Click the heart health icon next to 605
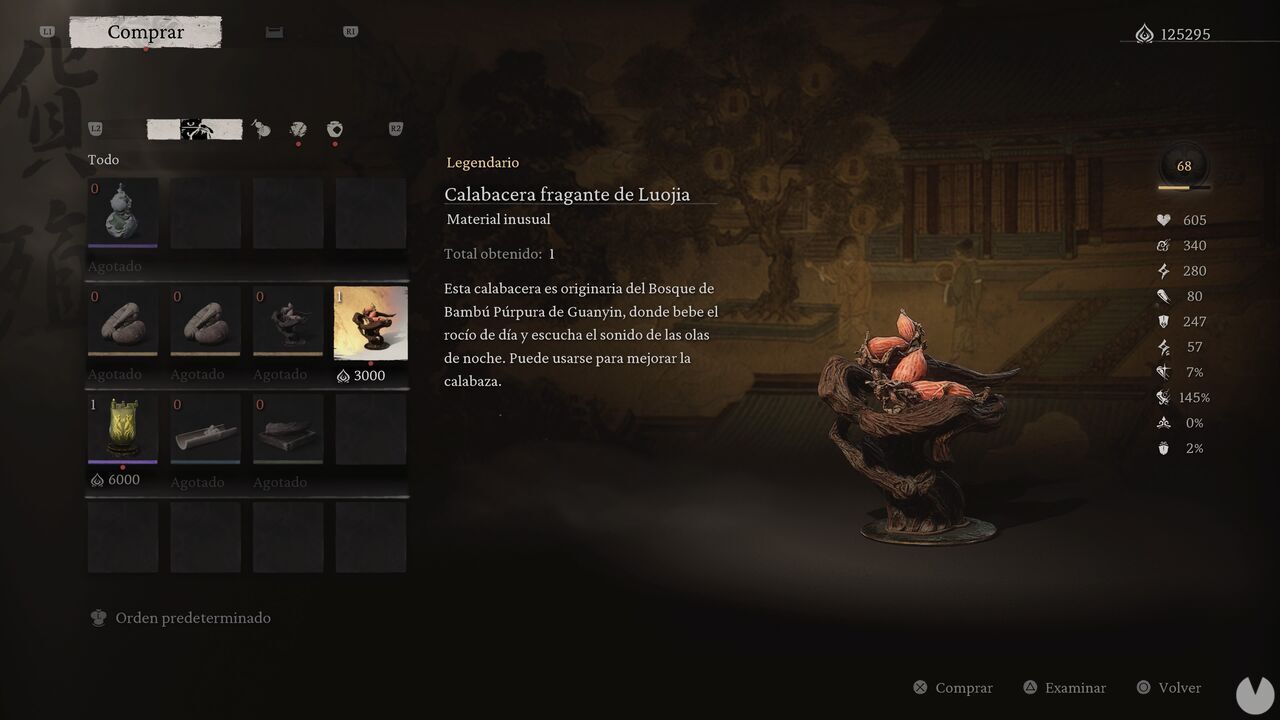Screen dimensions: 1280x720 [x=1161, y=220]
